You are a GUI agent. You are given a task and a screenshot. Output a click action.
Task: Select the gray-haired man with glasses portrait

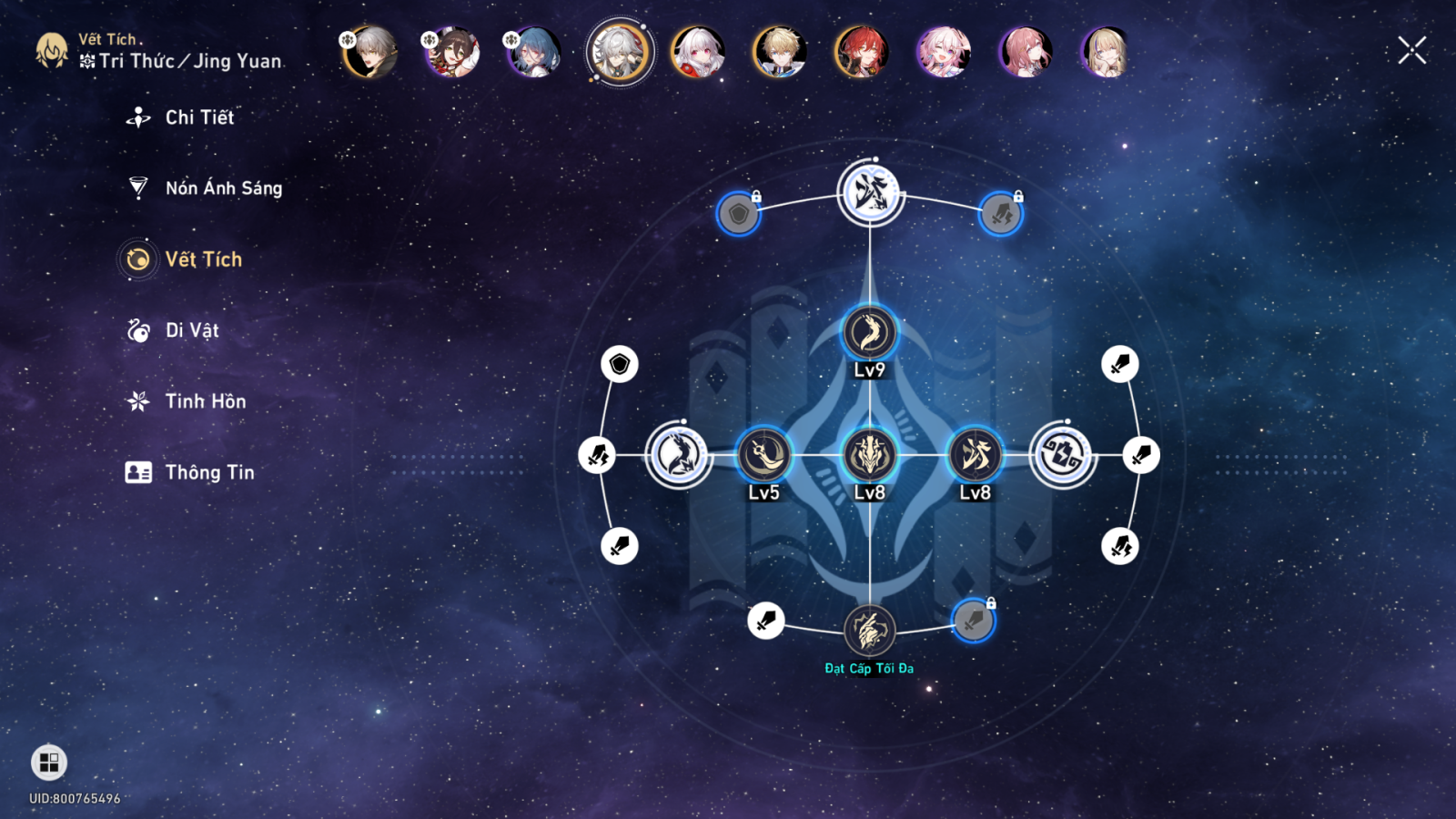point(370,52)
